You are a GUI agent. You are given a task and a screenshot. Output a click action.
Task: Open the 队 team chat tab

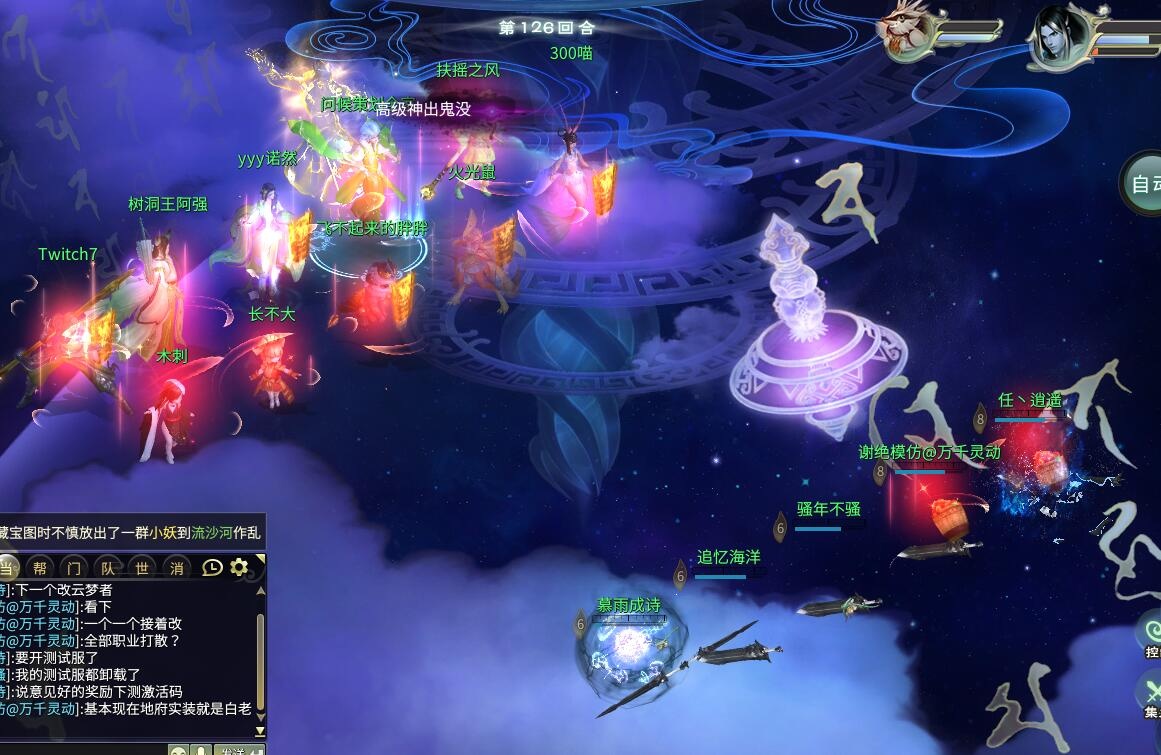[x=109, y=567]
